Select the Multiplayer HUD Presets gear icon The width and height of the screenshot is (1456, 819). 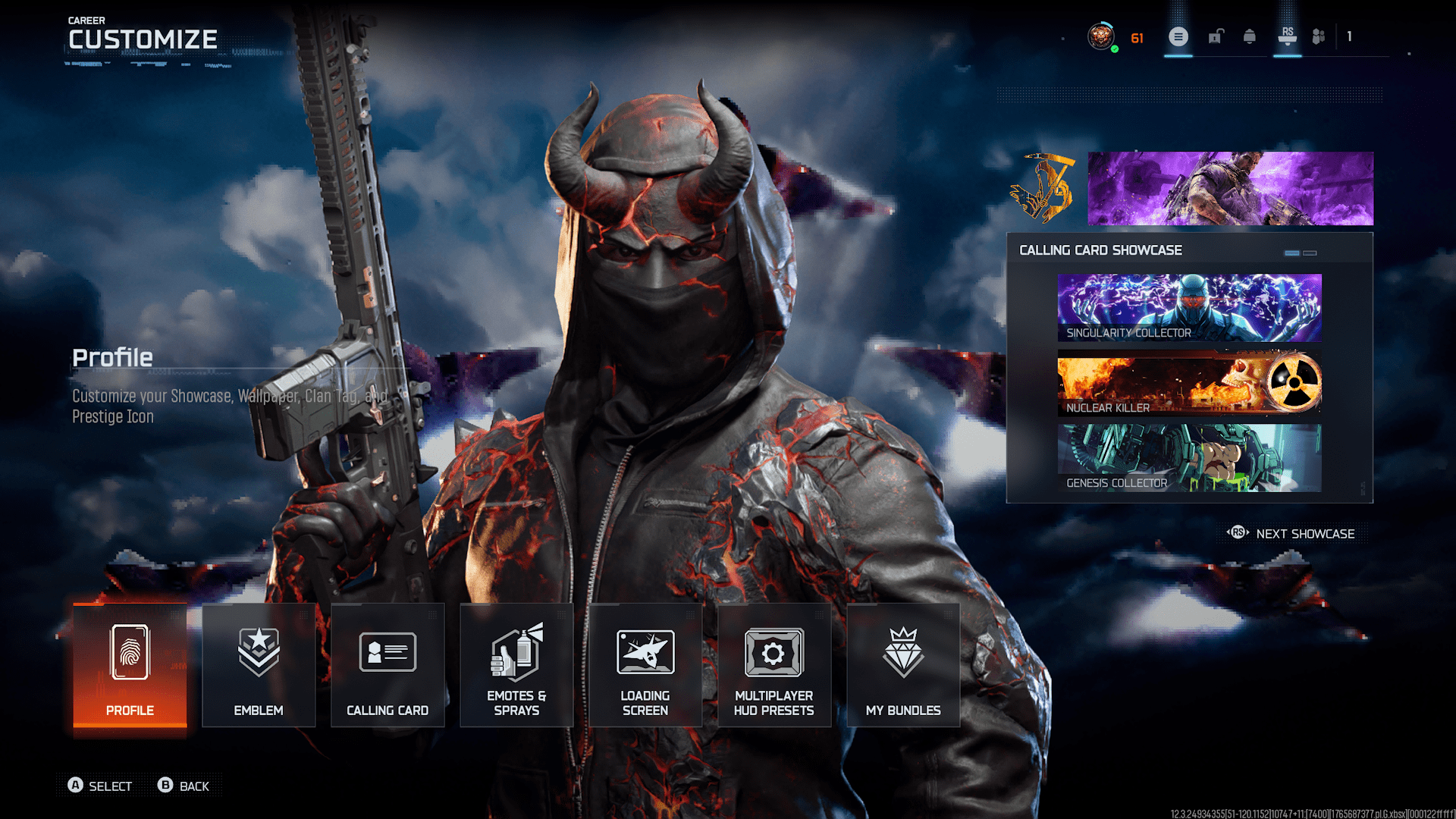click(x=773, y=667)
